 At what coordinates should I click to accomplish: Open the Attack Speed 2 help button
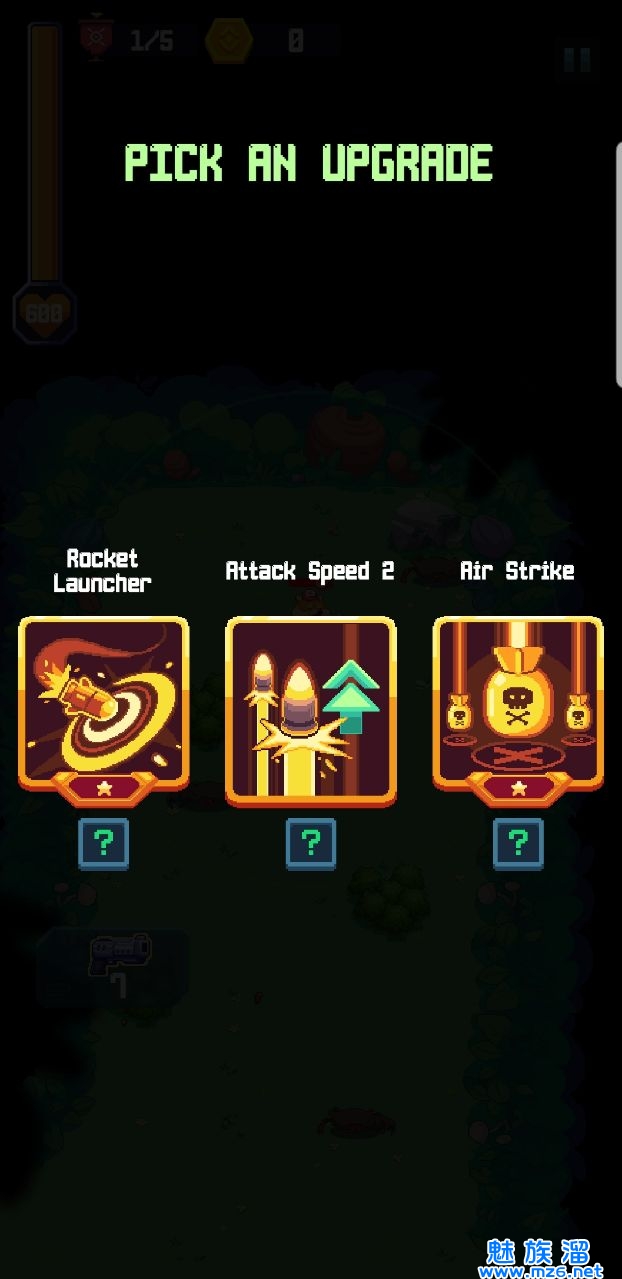310,844
